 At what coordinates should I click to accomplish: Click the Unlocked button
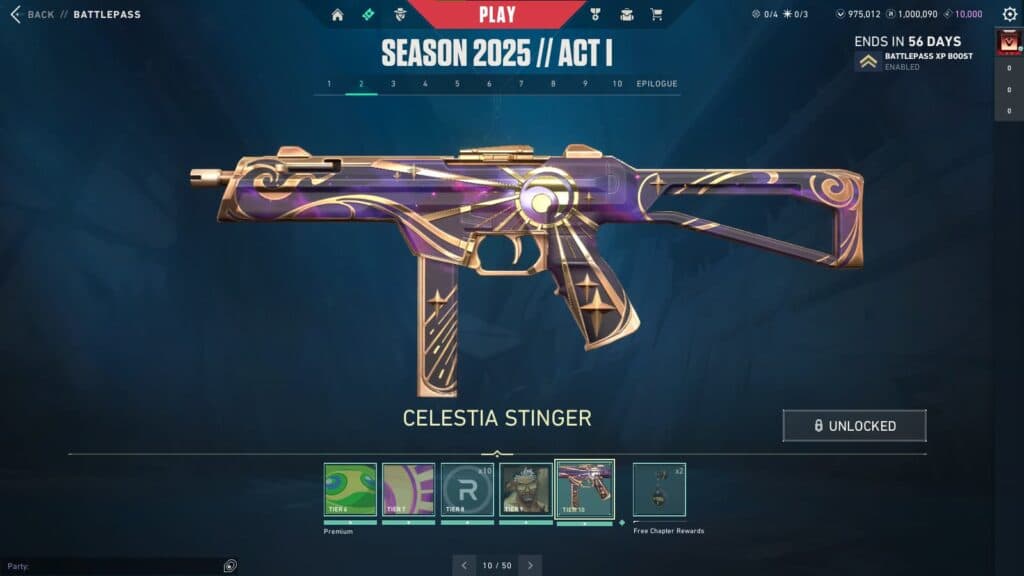[x=854, y=426]
